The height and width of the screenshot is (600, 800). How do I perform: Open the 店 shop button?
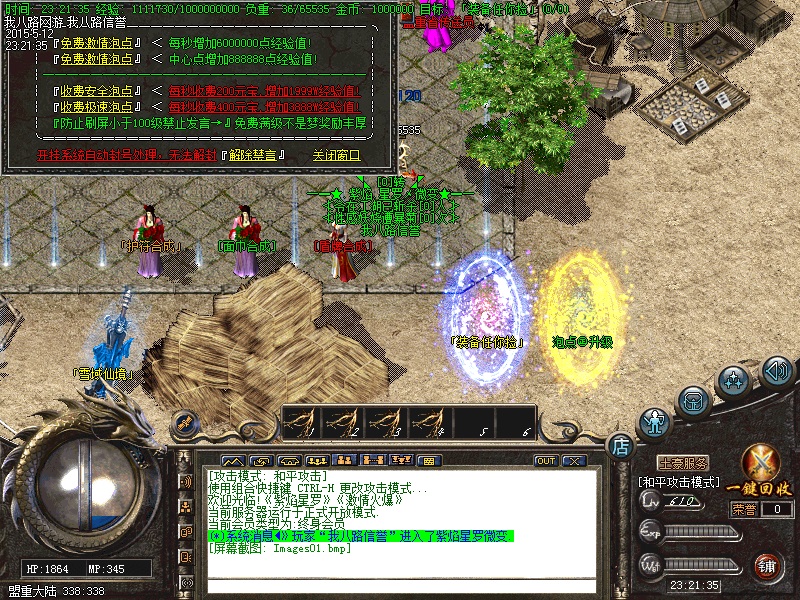pyautogui.click(x=620, y=444)
